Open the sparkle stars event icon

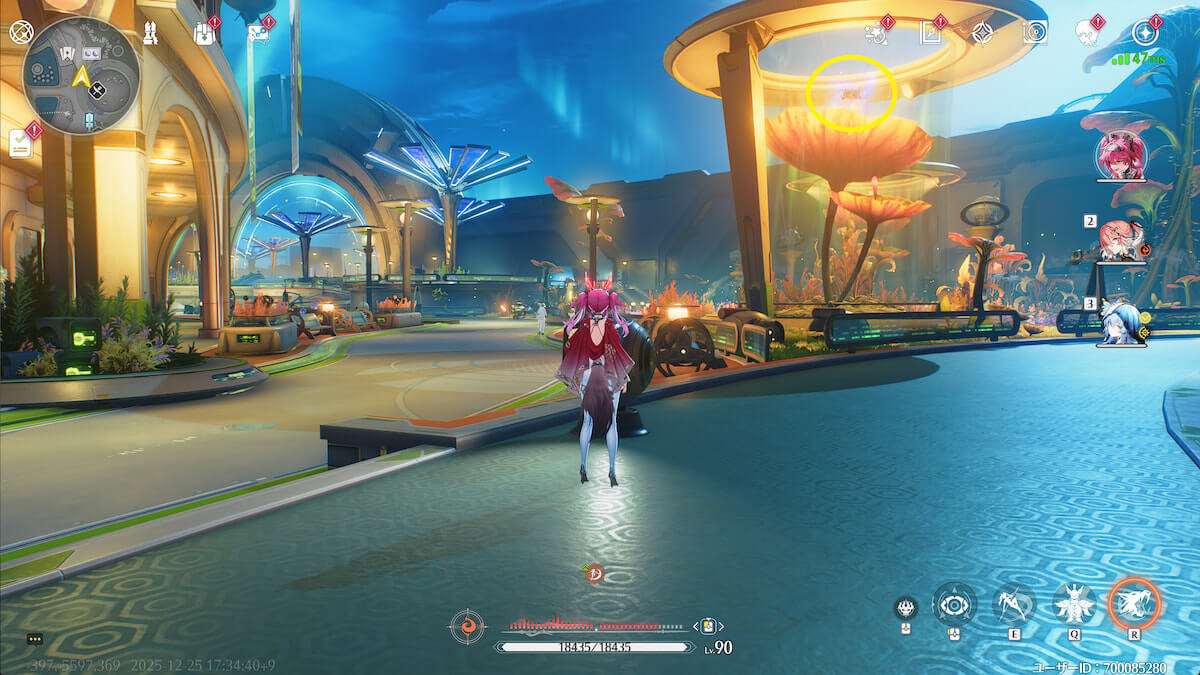(877, 33)
